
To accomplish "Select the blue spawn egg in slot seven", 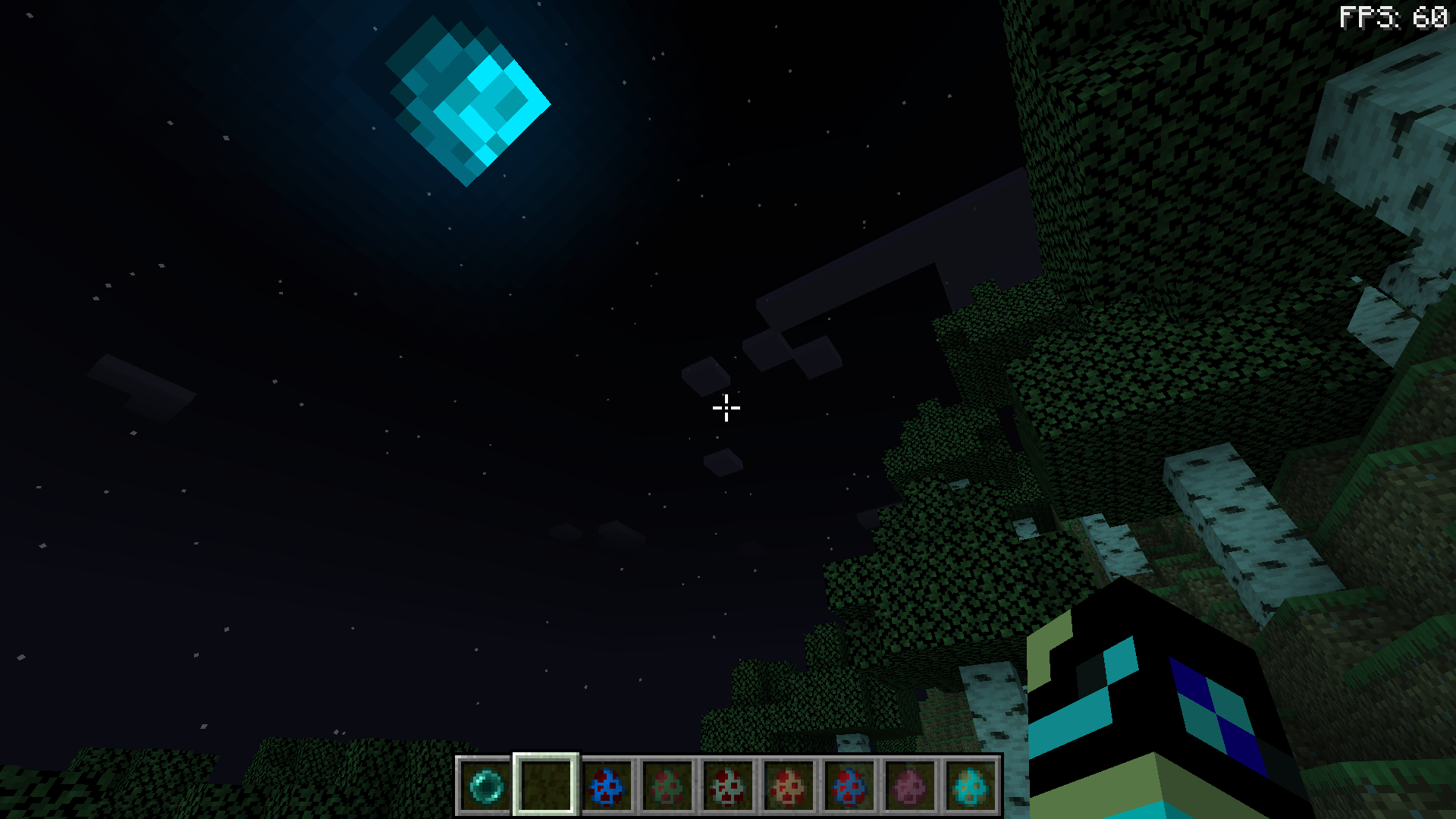I will [x=847, y=787].
